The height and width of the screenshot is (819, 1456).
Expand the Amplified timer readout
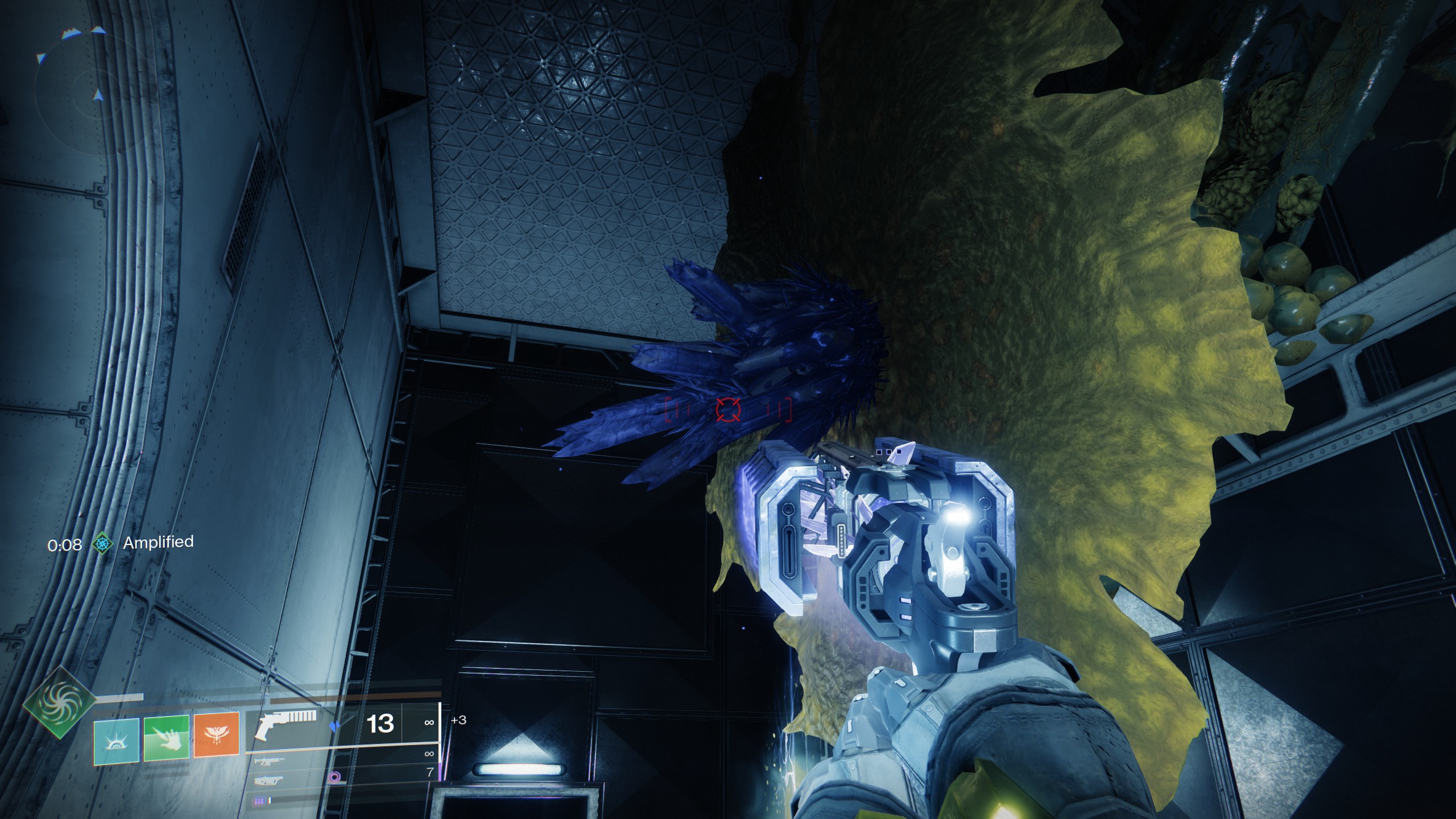point(64,545)
